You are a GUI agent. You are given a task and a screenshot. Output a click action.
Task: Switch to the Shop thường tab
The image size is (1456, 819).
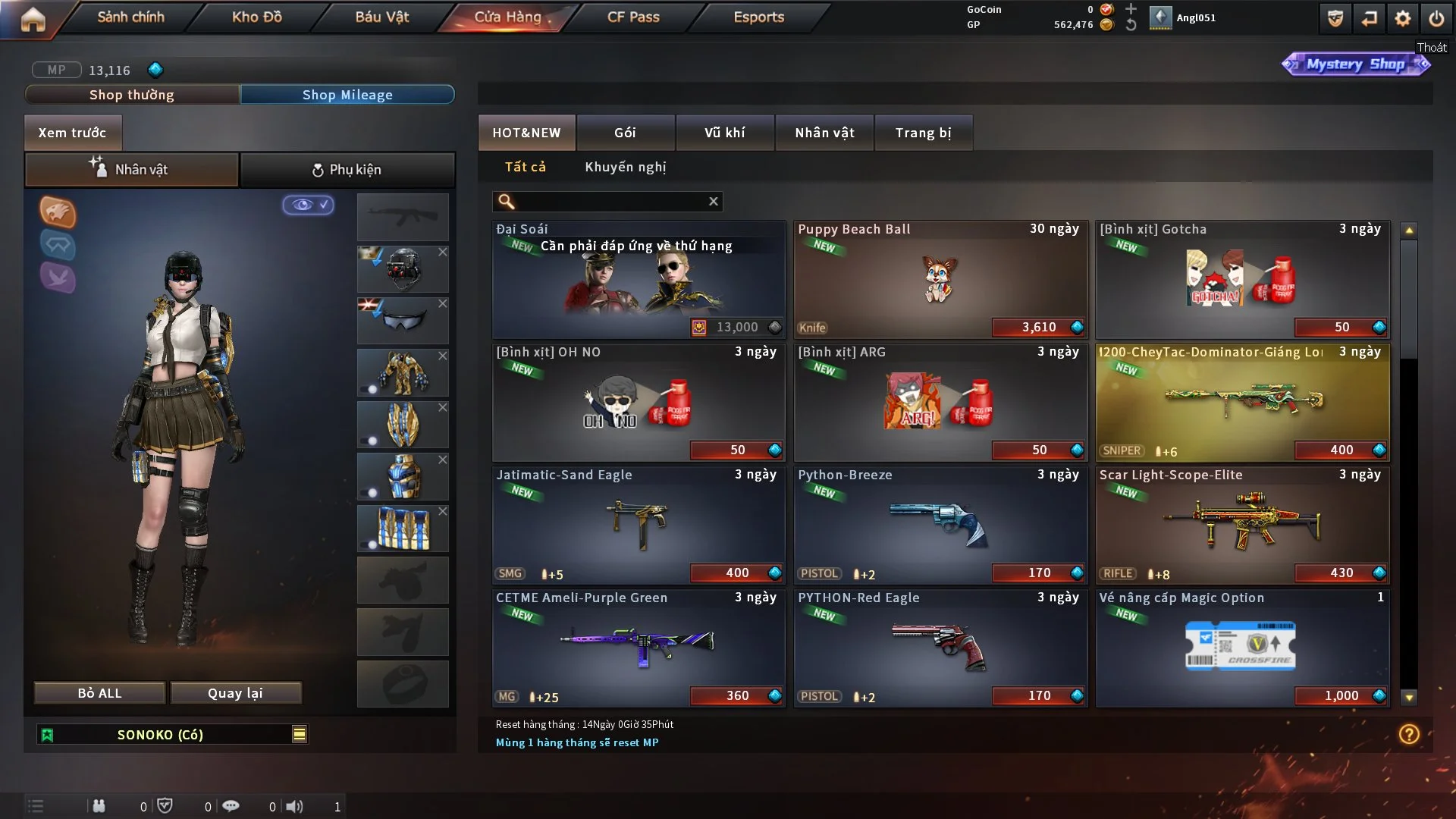pyautogui.click(x=132, y=95)
